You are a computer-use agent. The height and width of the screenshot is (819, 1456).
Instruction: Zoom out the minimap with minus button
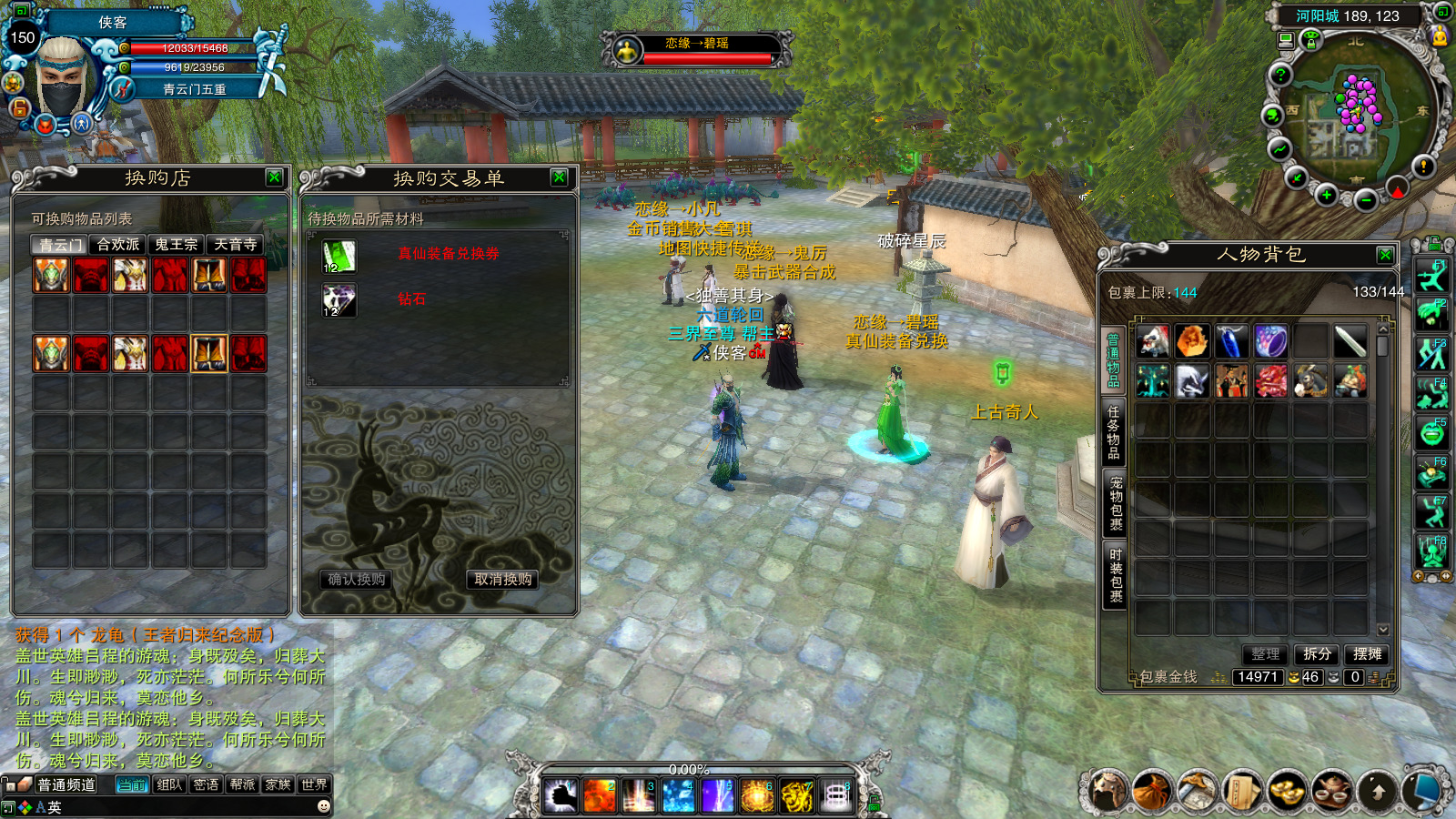click(1365, 200)
